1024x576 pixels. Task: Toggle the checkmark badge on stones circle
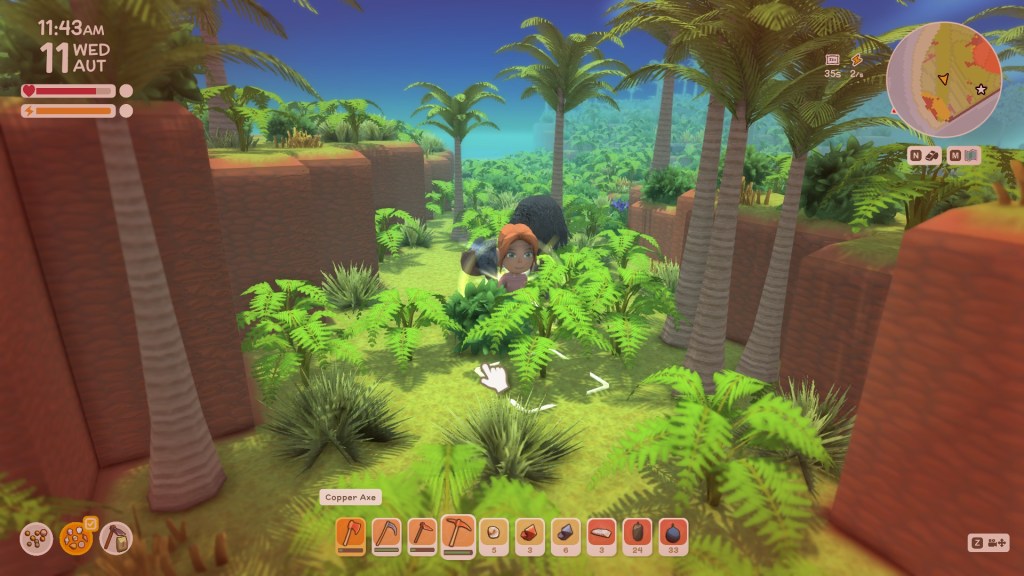click(x=90, y=522)
